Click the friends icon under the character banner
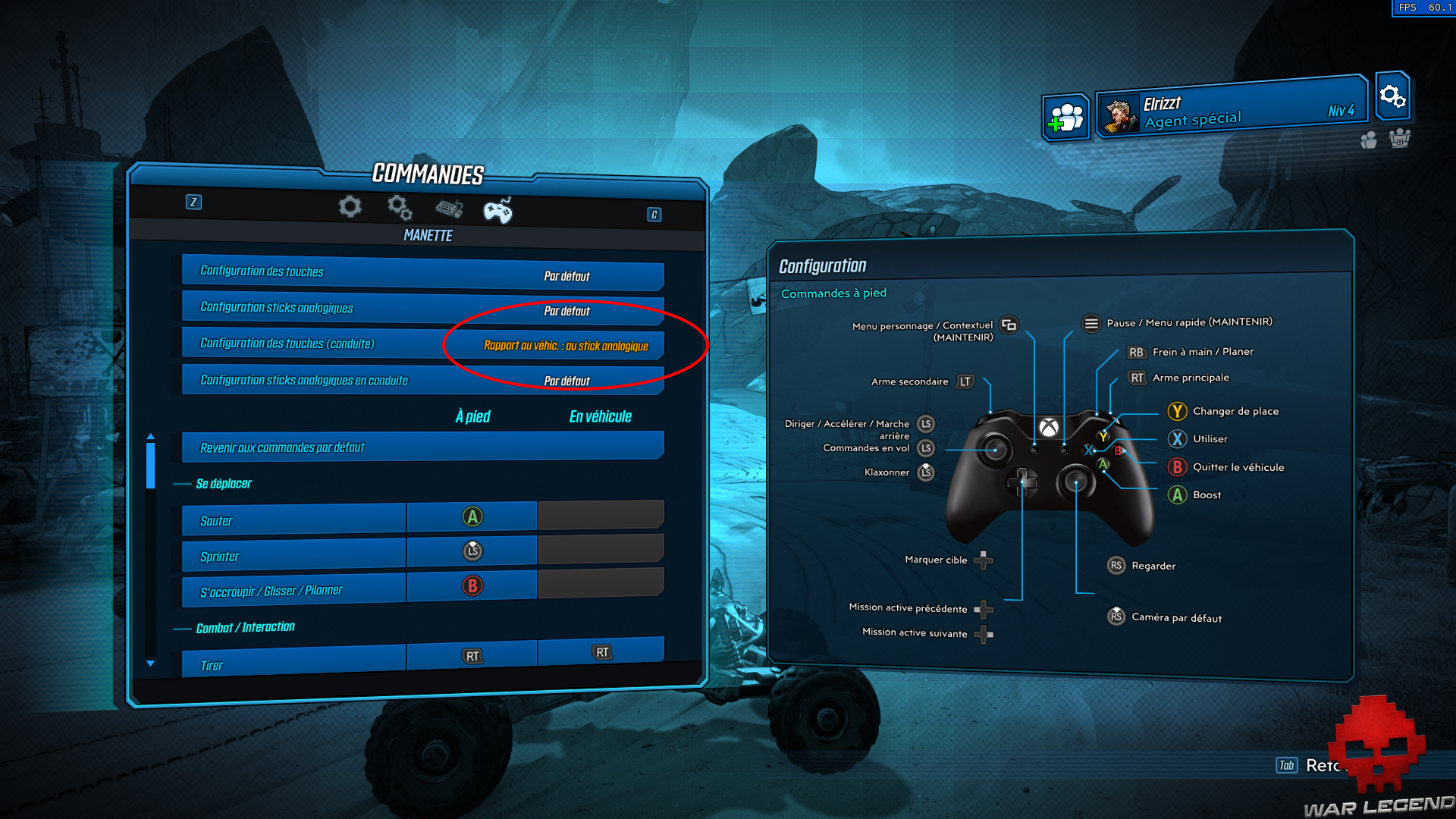Image resolution: width=1456 pixels, height=819 pixels. pyautogui.click(x=1368, y=139)
